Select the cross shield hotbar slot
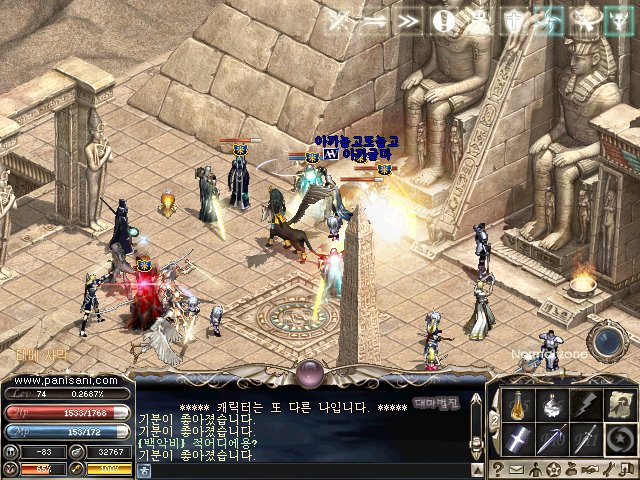This screenshot has width=640, height=480. point(518,439)
